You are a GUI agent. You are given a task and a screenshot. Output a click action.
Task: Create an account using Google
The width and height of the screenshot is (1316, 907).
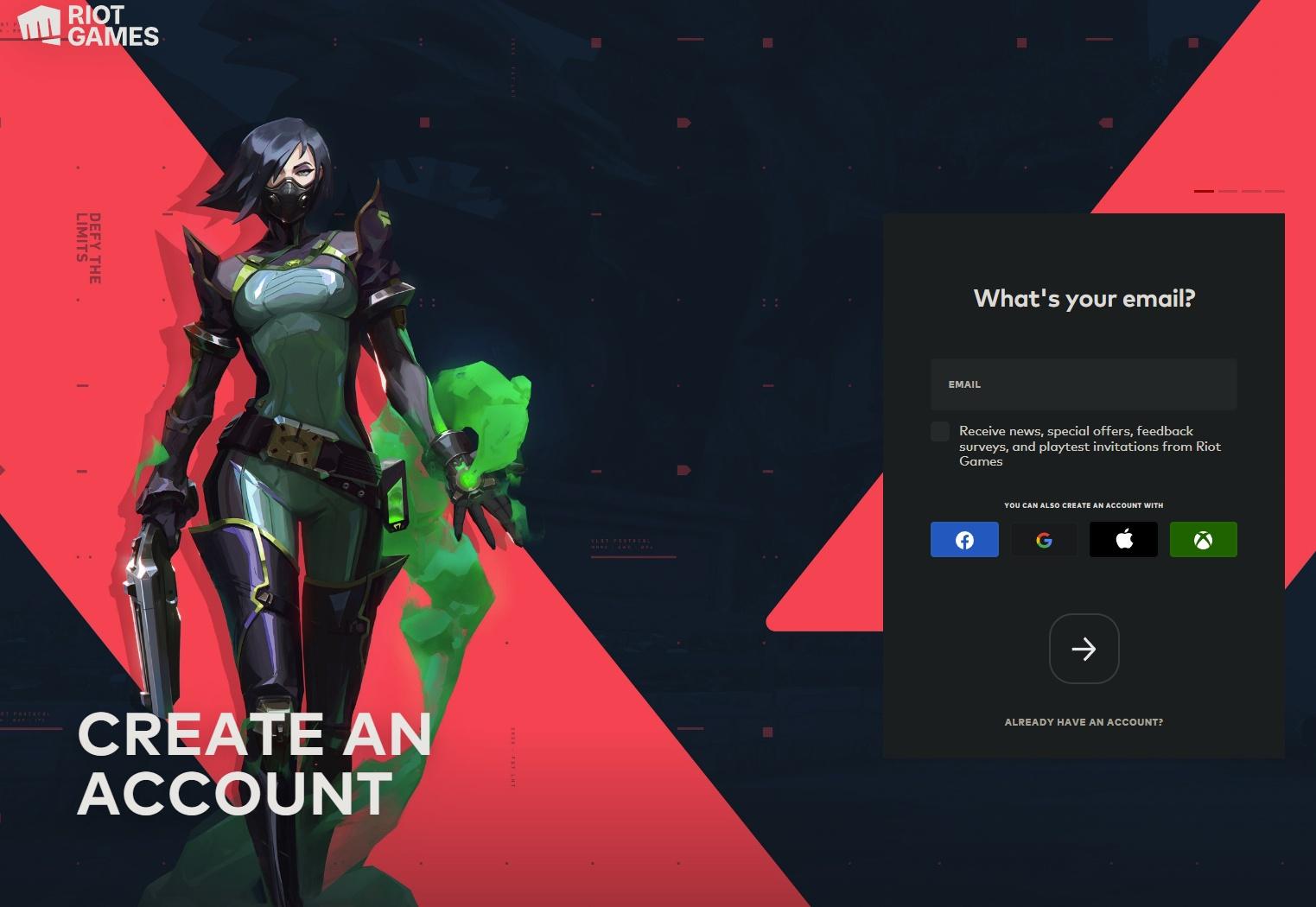[x=1044, y=539]
